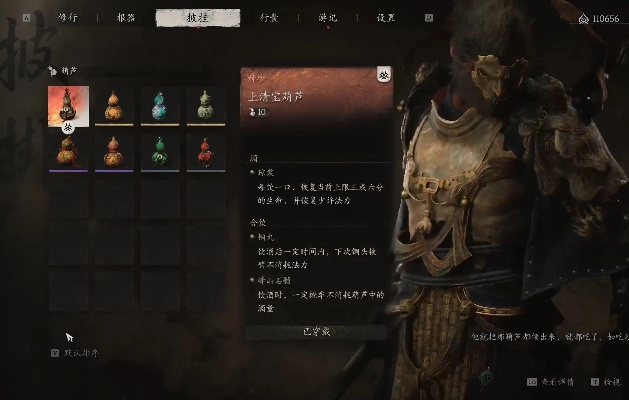Select the pale grey-green gourd

[x=206, y=105]
